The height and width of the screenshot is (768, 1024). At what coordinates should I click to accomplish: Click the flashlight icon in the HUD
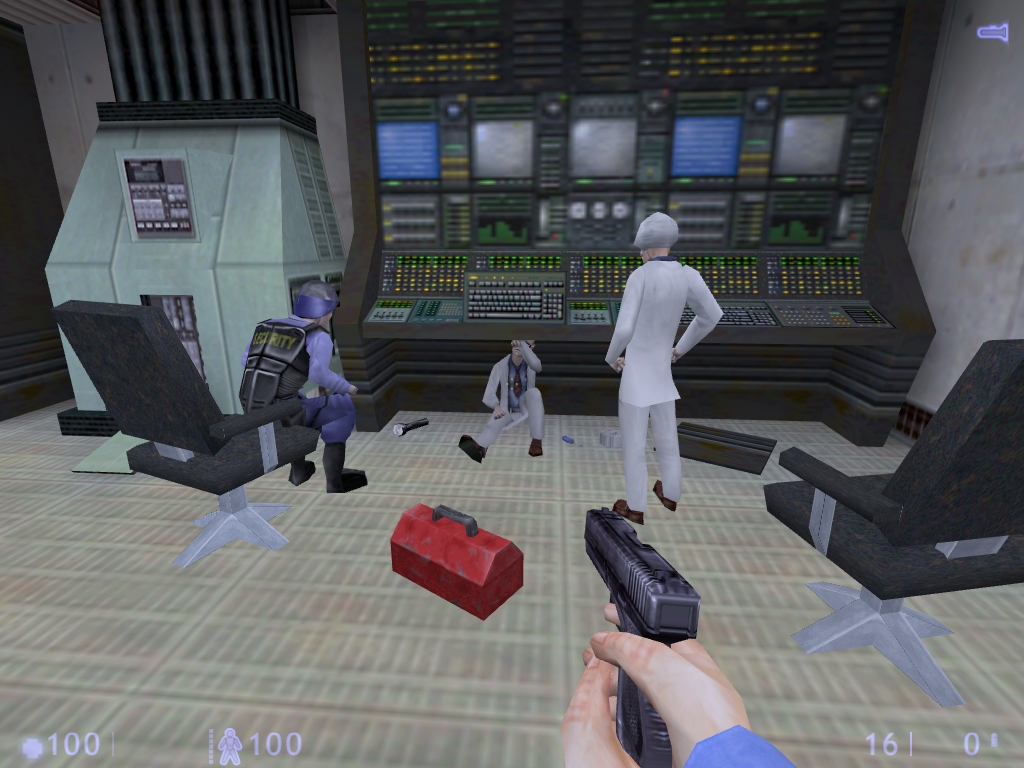point(992,34)
